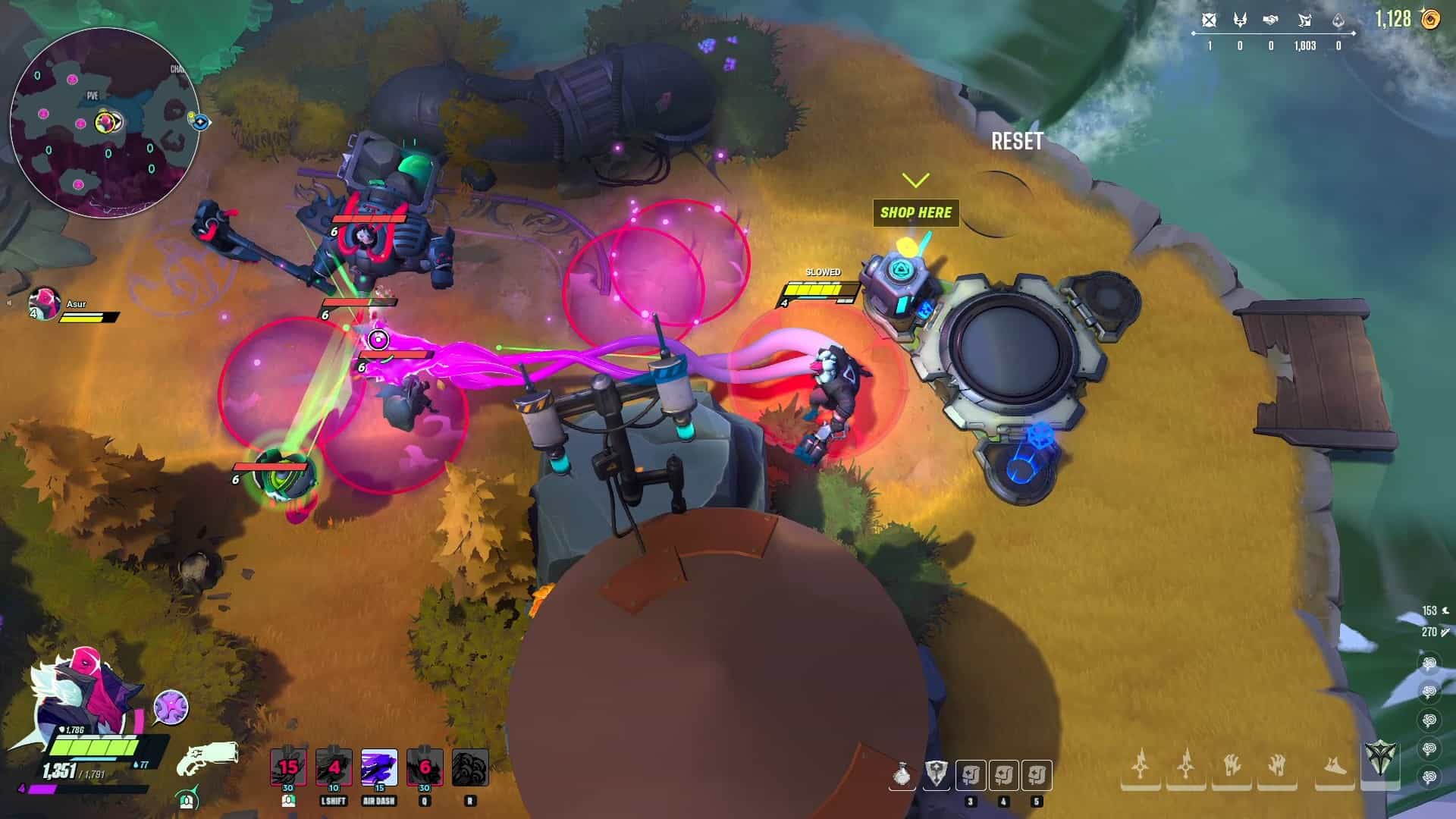Screen dimensions: 1456x819
Task: Select teammate Asur's portrait
Action: 45,303
